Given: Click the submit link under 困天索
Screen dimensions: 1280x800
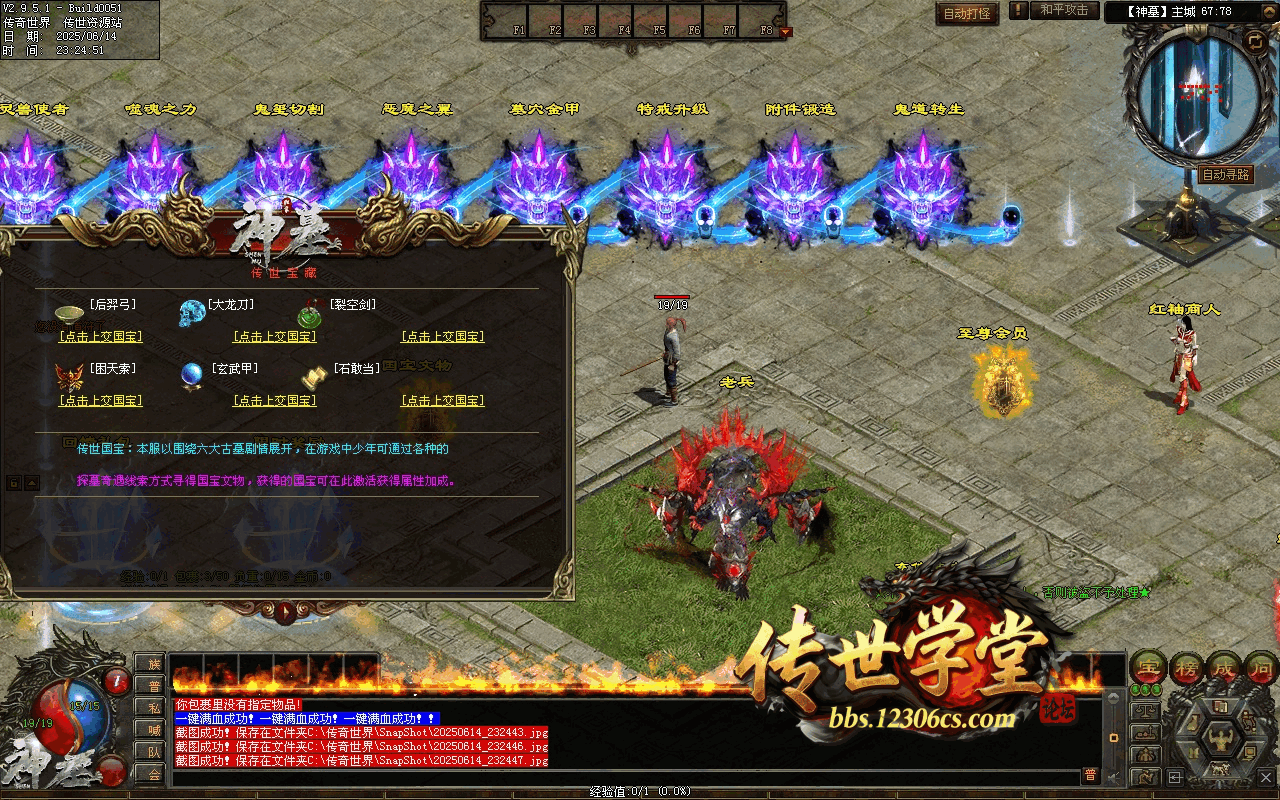Looking at the screenshot, I should (x=100, y=401).
